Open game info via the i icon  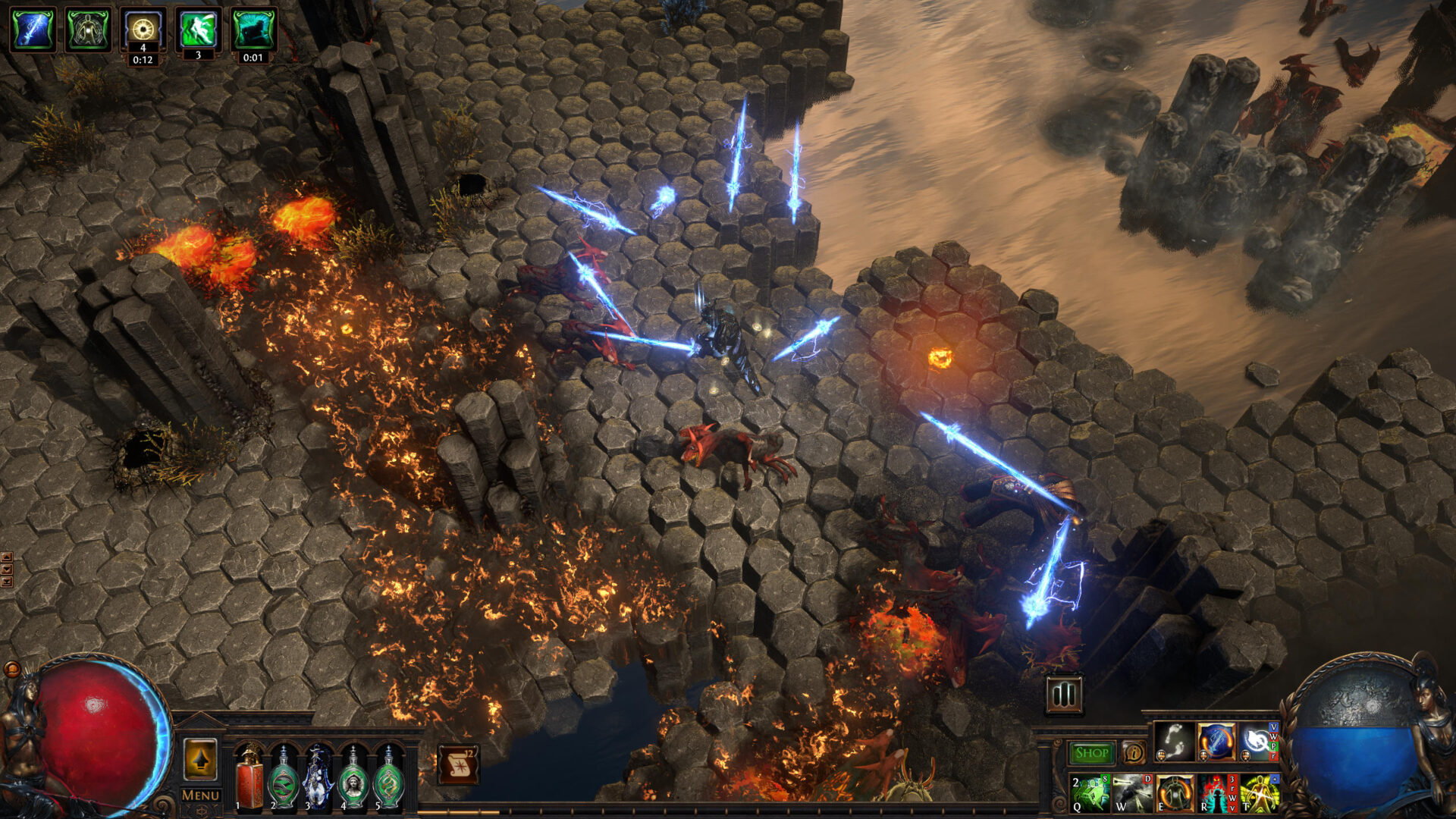pos(1134,752)
